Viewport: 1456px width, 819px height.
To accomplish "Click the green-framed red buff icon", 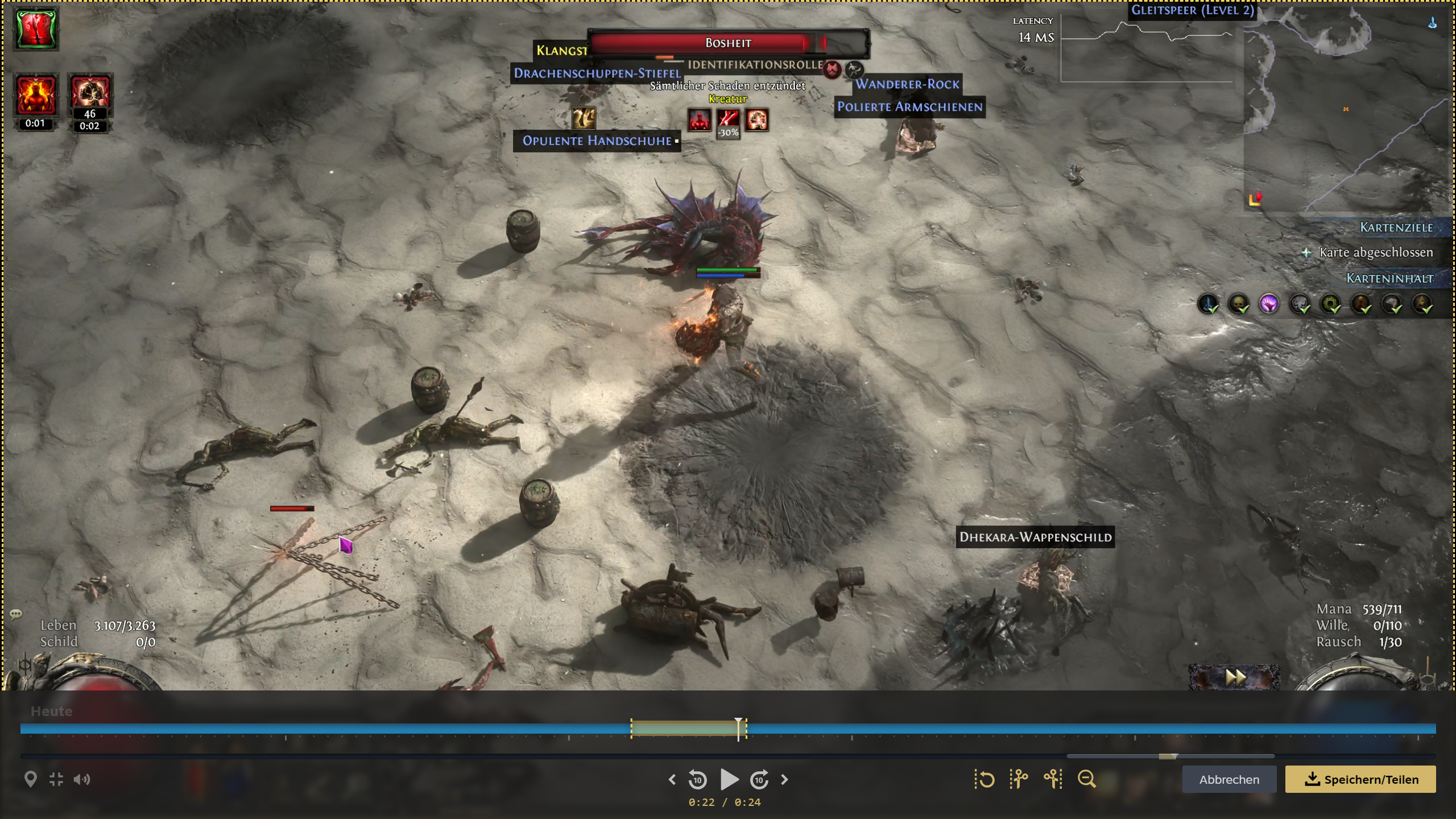I will click(x=35, y=28).
